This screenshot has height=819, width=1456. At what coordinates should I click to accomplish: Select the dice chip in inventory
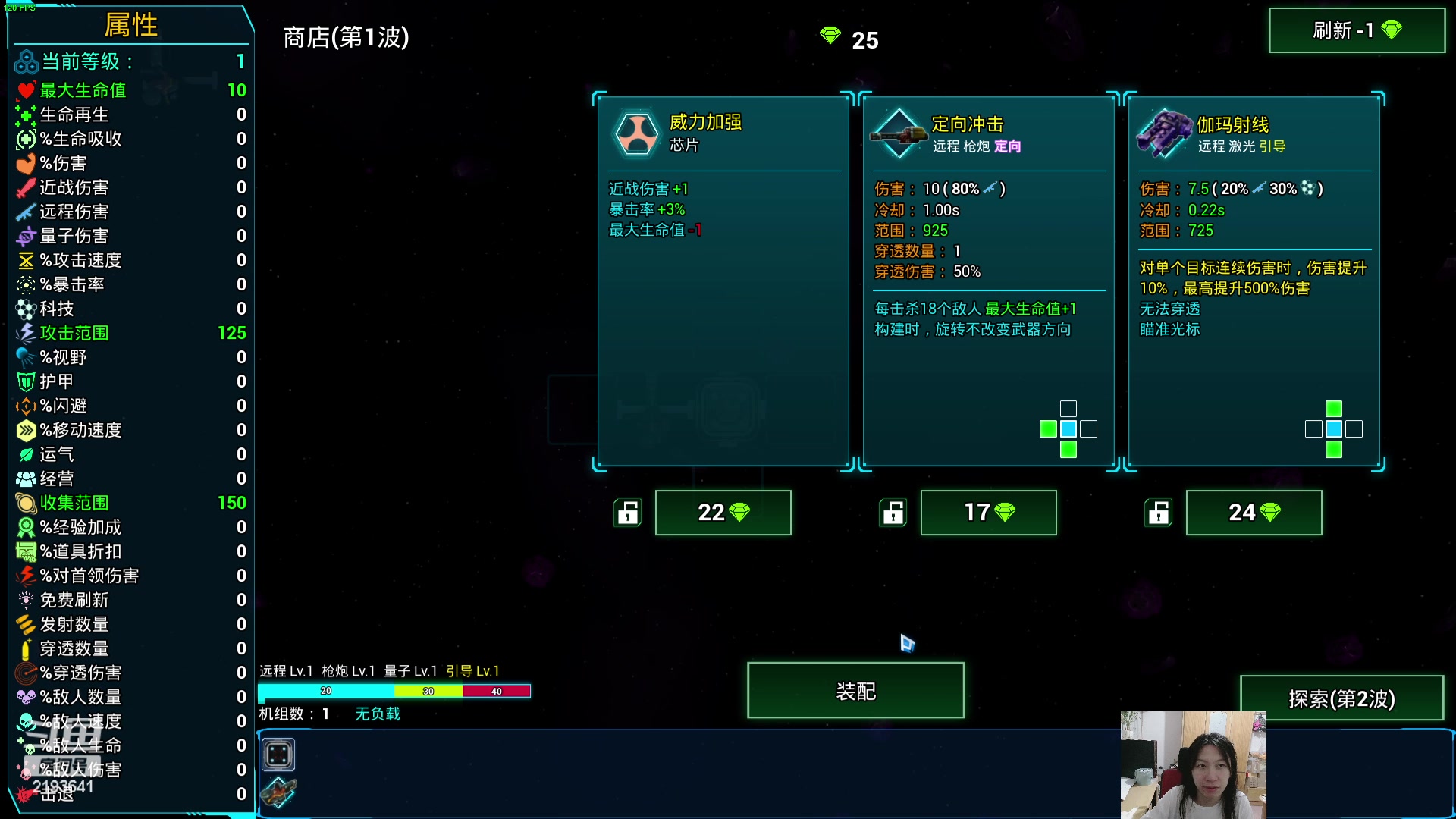tap(278, 755)
